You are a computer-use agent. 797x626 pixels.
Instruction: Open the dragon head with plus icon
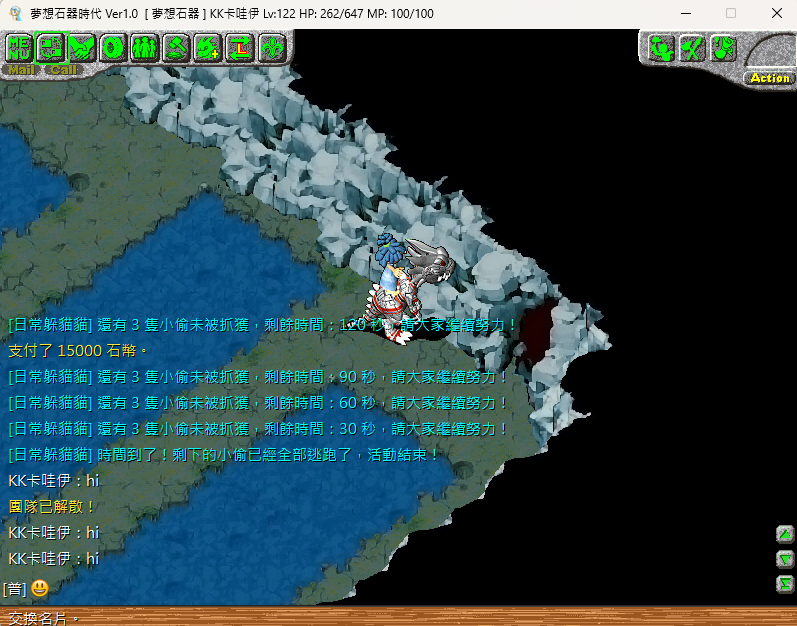[208, 47]
